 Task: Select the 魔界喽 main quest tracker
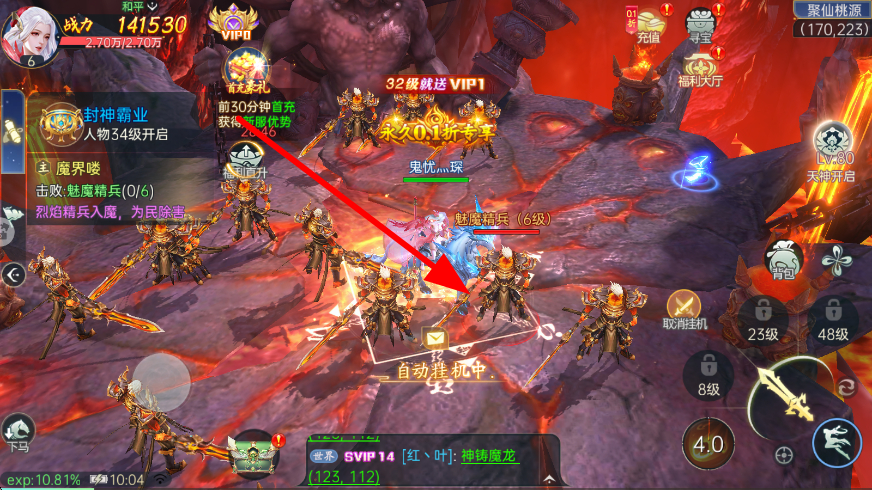coord(110,180)
